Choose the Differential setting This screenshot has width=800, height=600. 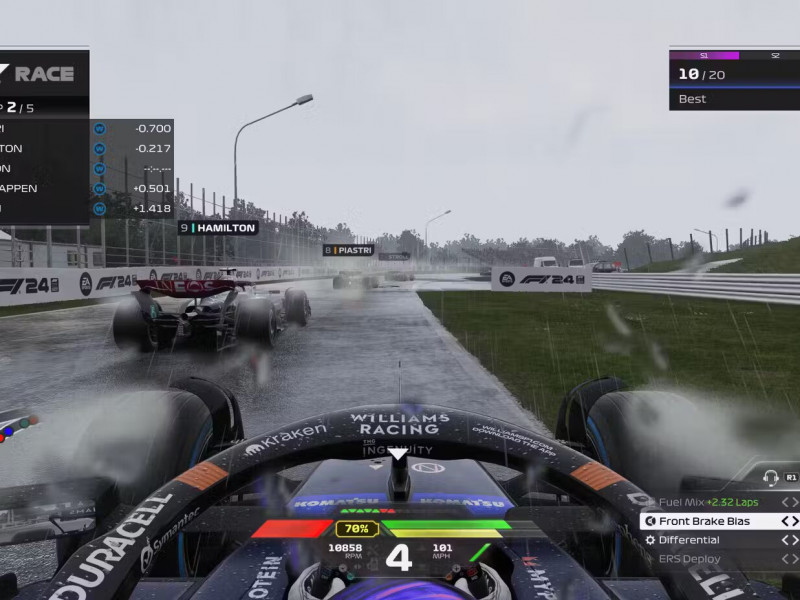point(688,540)
